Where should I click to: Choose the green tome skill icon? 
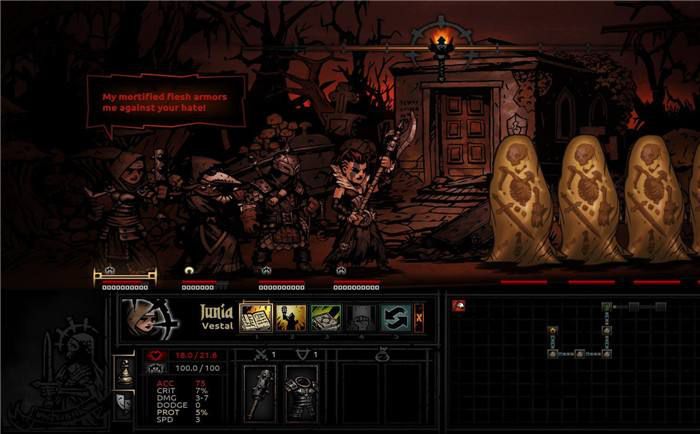click(x=326, y=318)
